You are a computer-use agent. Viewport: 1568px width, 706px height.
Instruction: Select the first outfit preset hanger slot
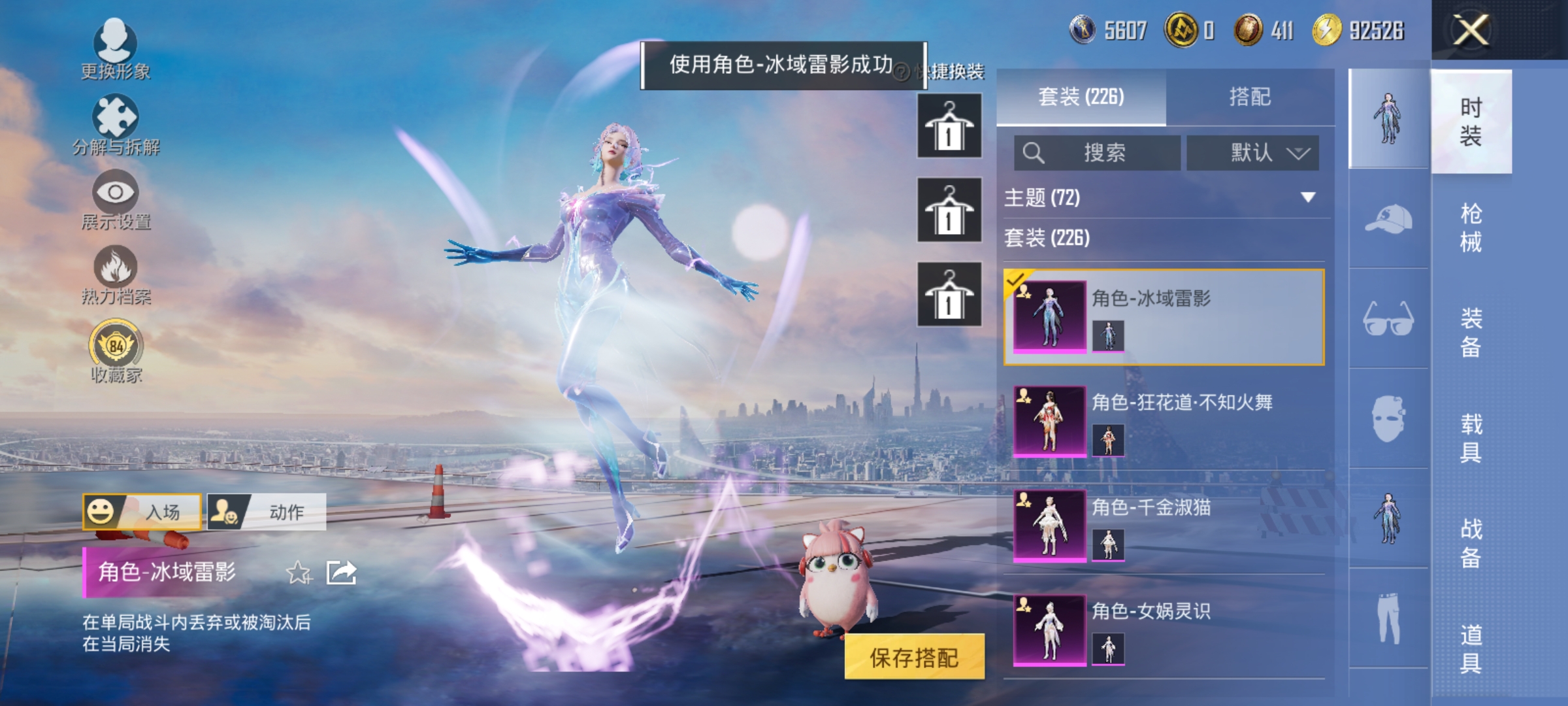[x=949, y=124]
